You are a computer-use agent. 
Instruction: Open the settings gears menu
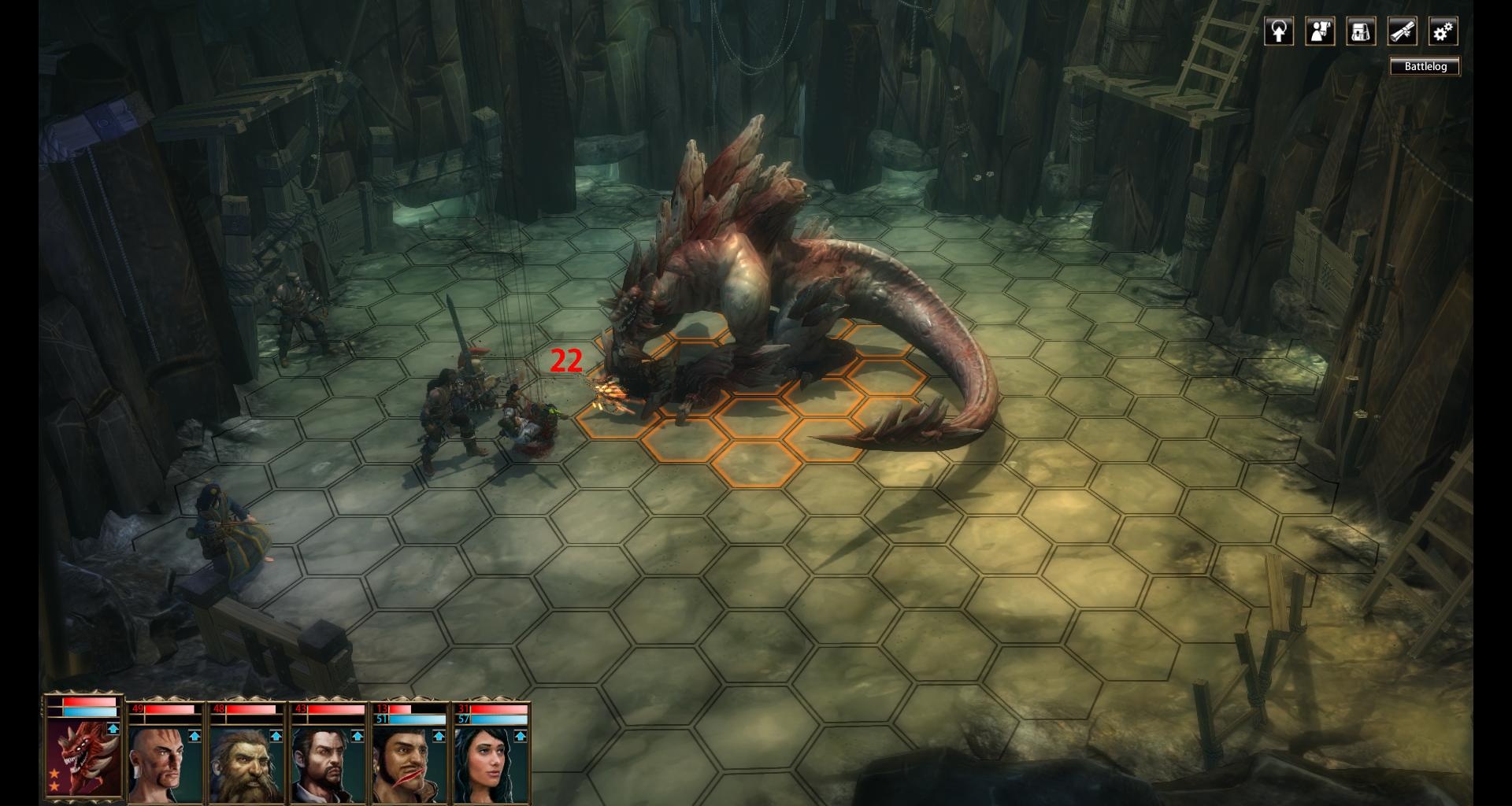click(x=1443, y=31)
